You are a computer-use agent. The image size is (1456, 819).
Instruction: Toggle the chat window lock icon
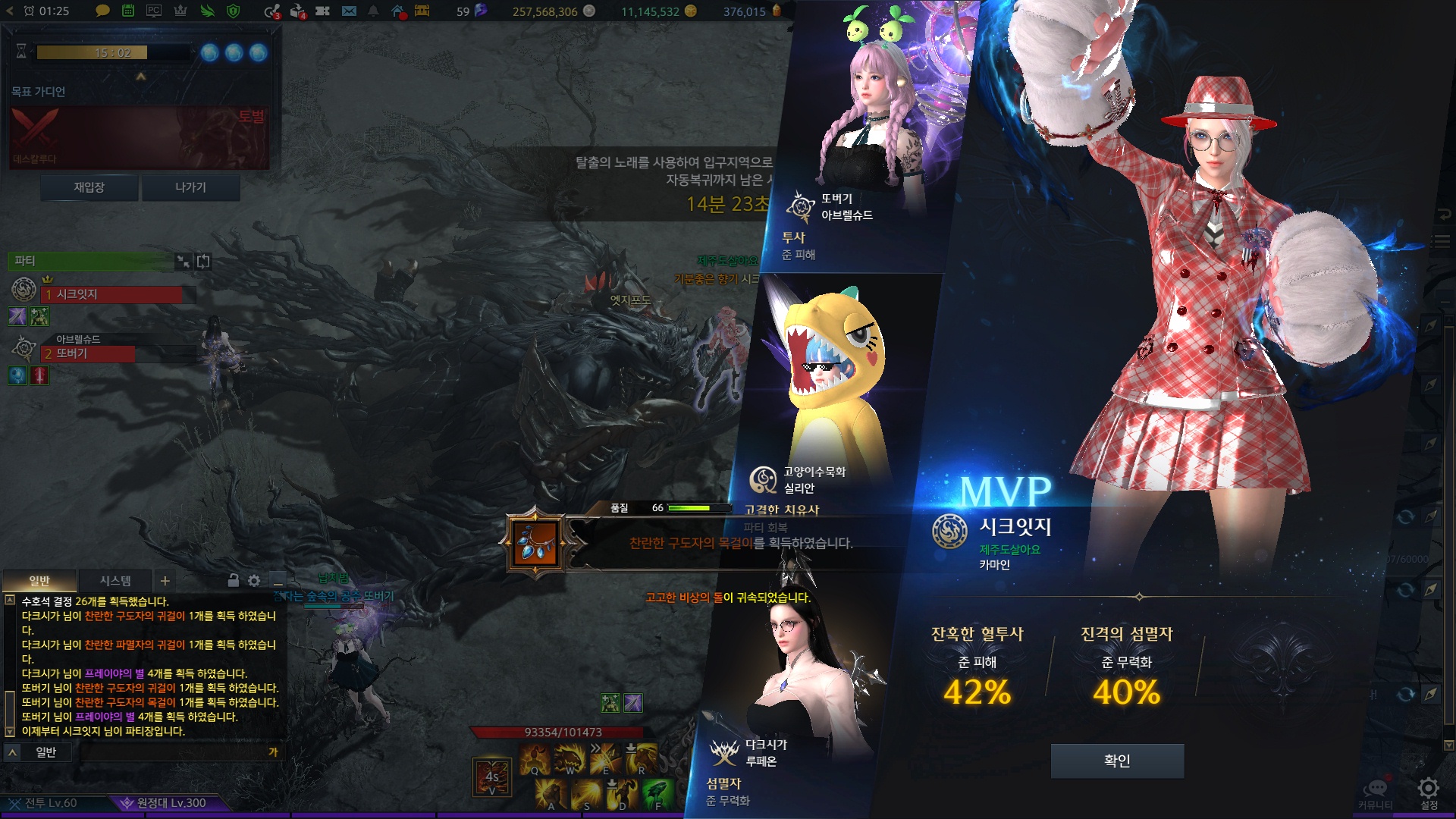coord(234,581)
